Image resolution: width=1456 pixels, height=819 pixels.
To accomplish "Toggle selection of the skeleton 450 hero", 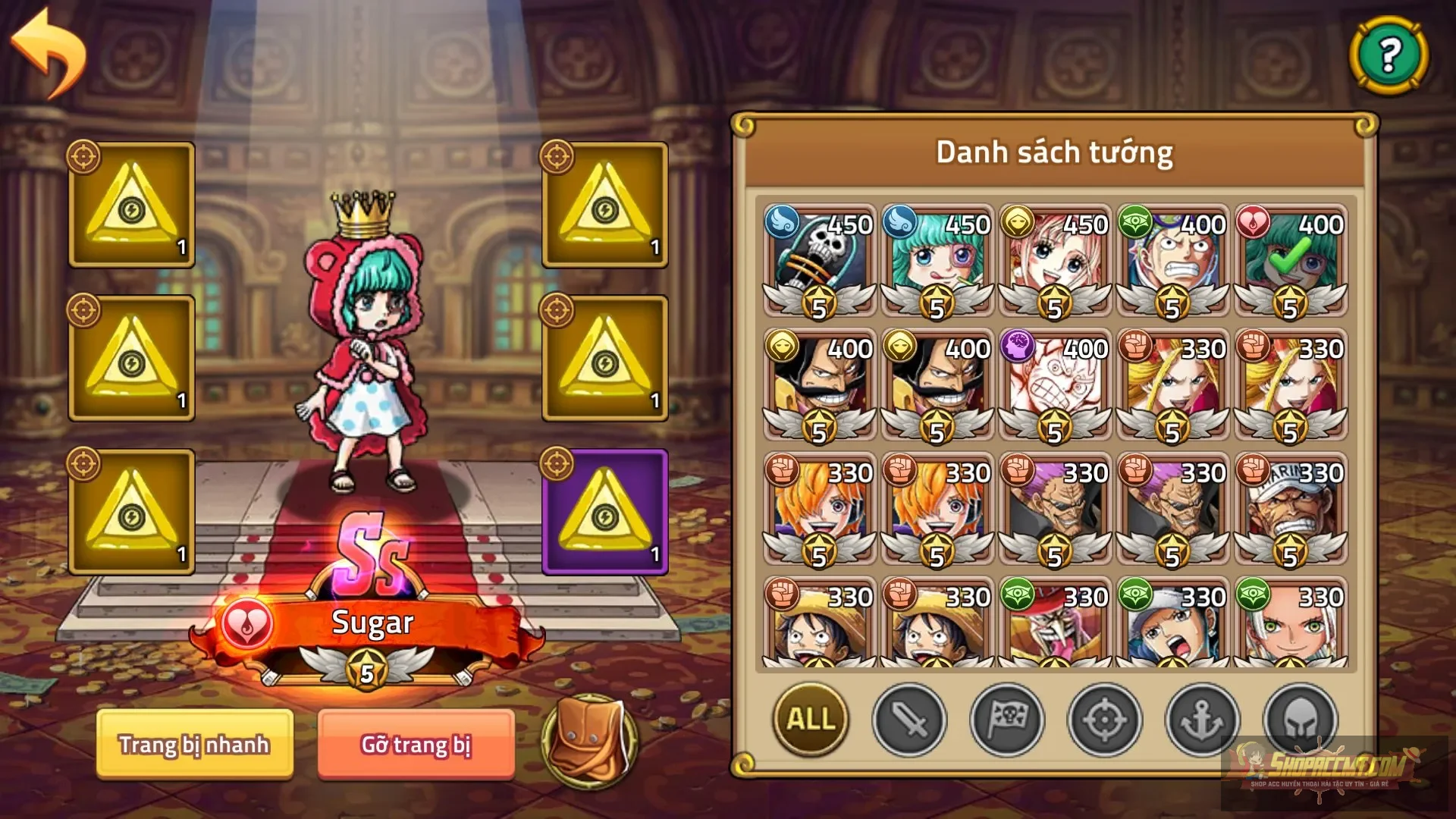I will point(817,258).
